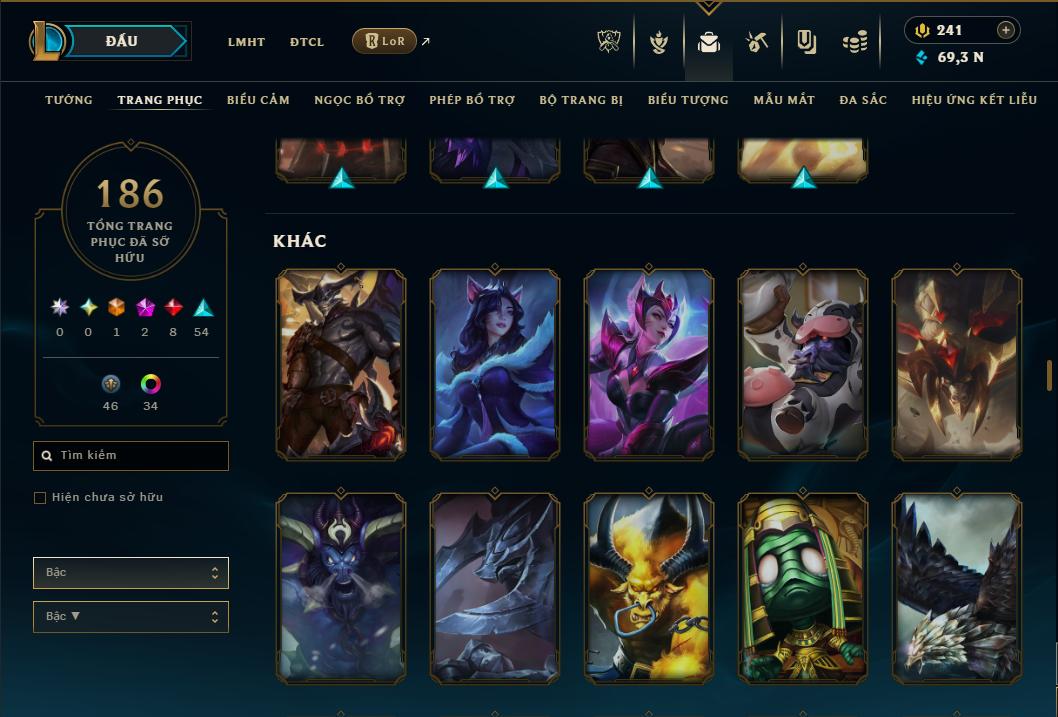Click the ĐẤU play button
Screen dimensions: 1058x717
click(x=121, y=41)
